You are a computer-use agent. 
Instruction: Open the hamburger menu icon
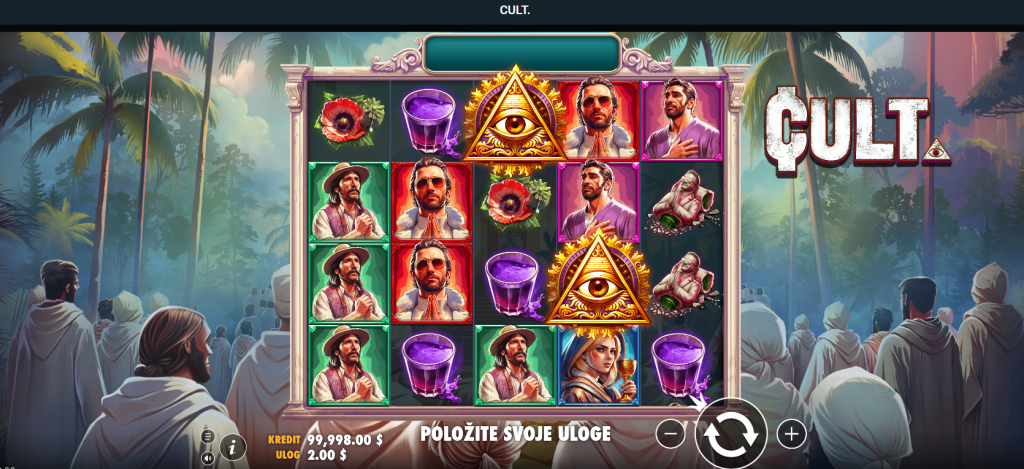click(207, 437)
